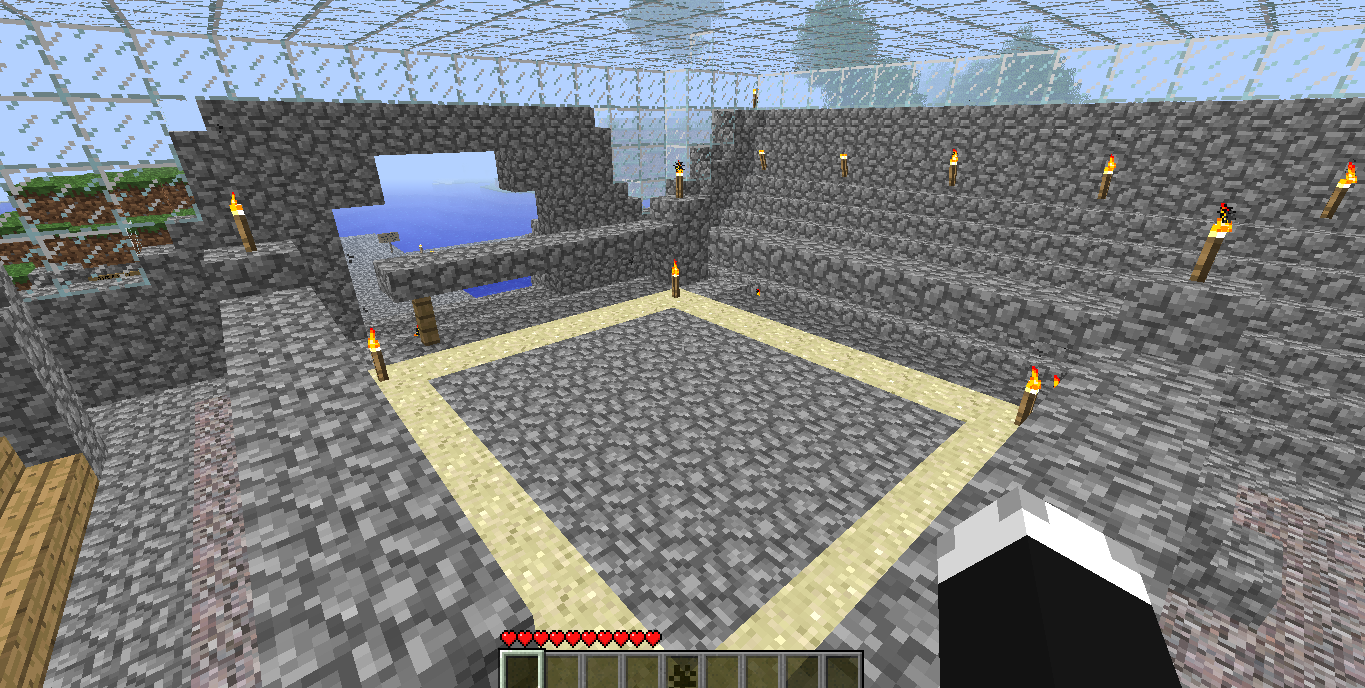This screenshot has height=688, width=1365.
Task: Click the highlighted selected hotbar slot
Action: (521, 671)
